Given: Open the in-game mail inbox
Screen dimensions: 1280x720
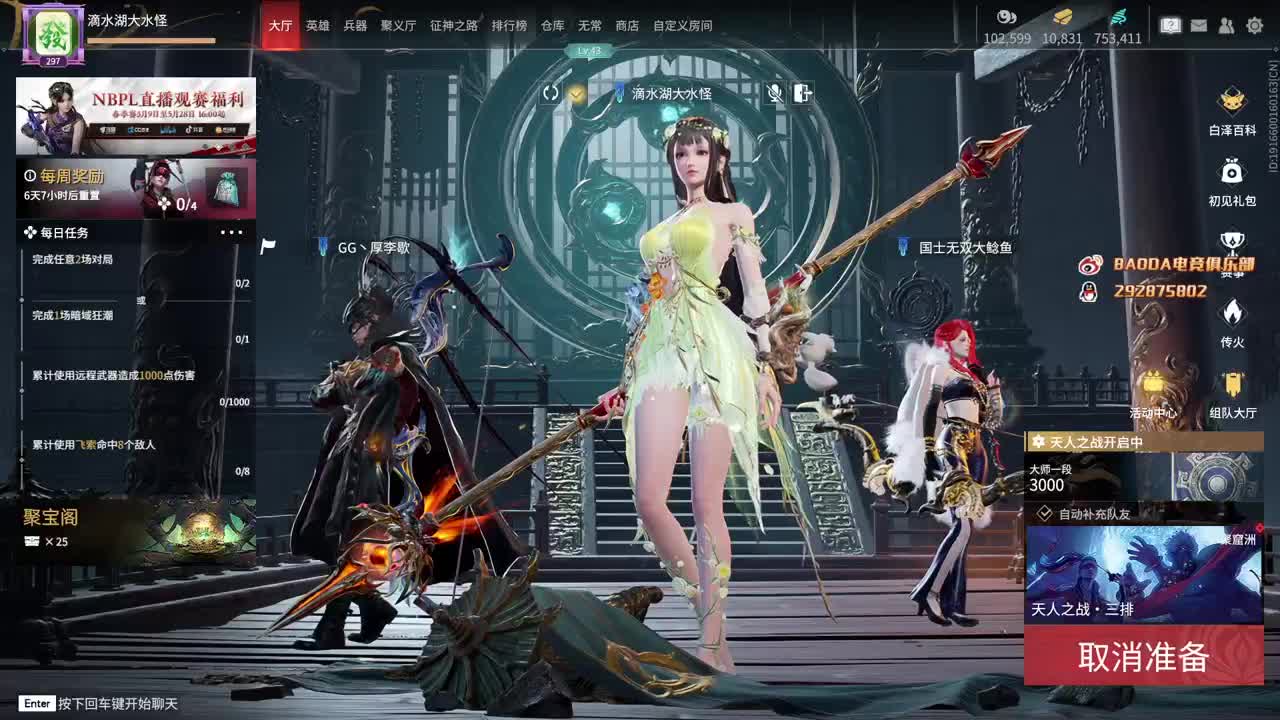Looking at the screenshot, I should (1198, 26).
